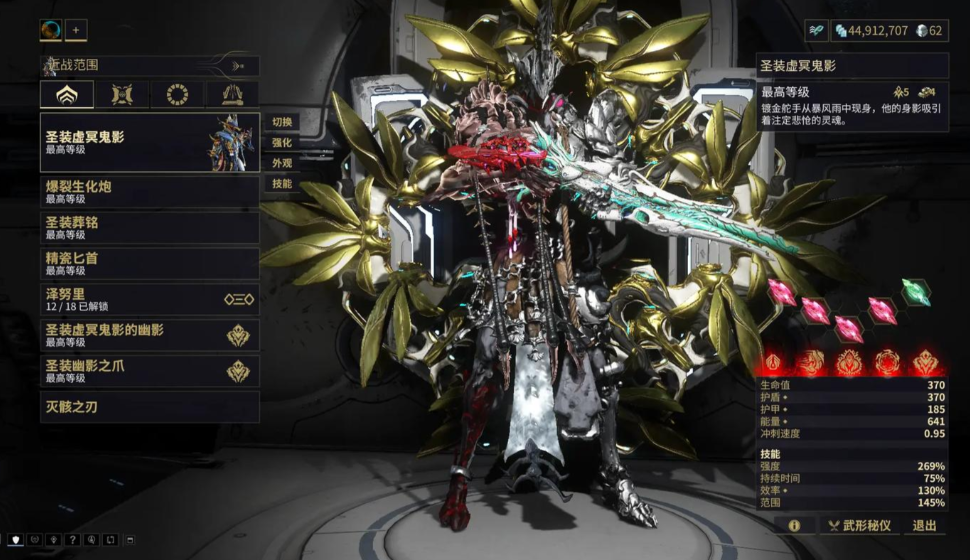Open the 泽努里 focus school row
The width and height of the screenshot is (970, 560).
tap(149, 299)
